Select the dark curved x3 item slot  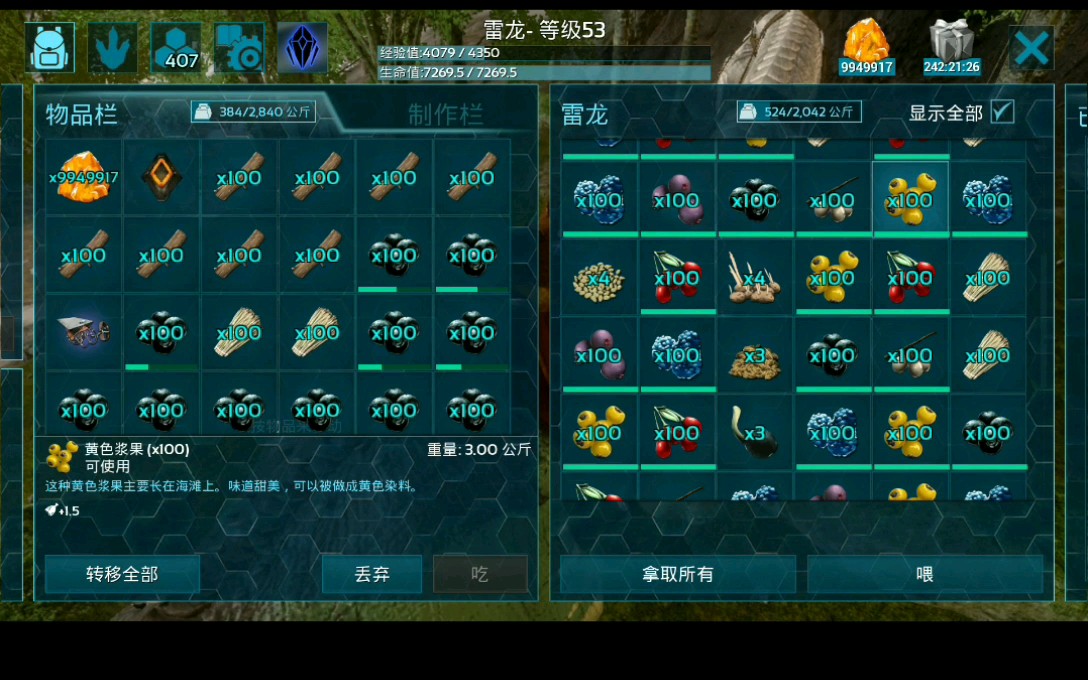pos(754,431)
